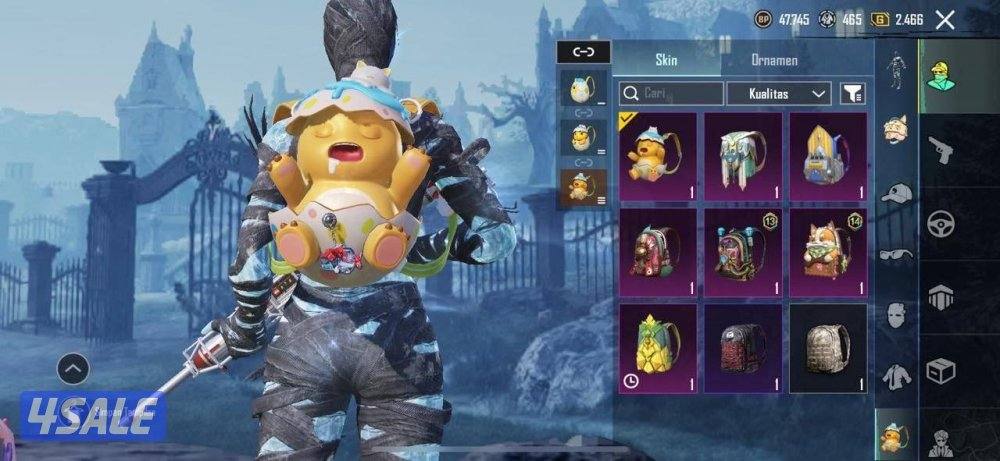The image size is (1000, 461).
Task: Open the jacket clothing category
Action: click(x=897, y=377)
